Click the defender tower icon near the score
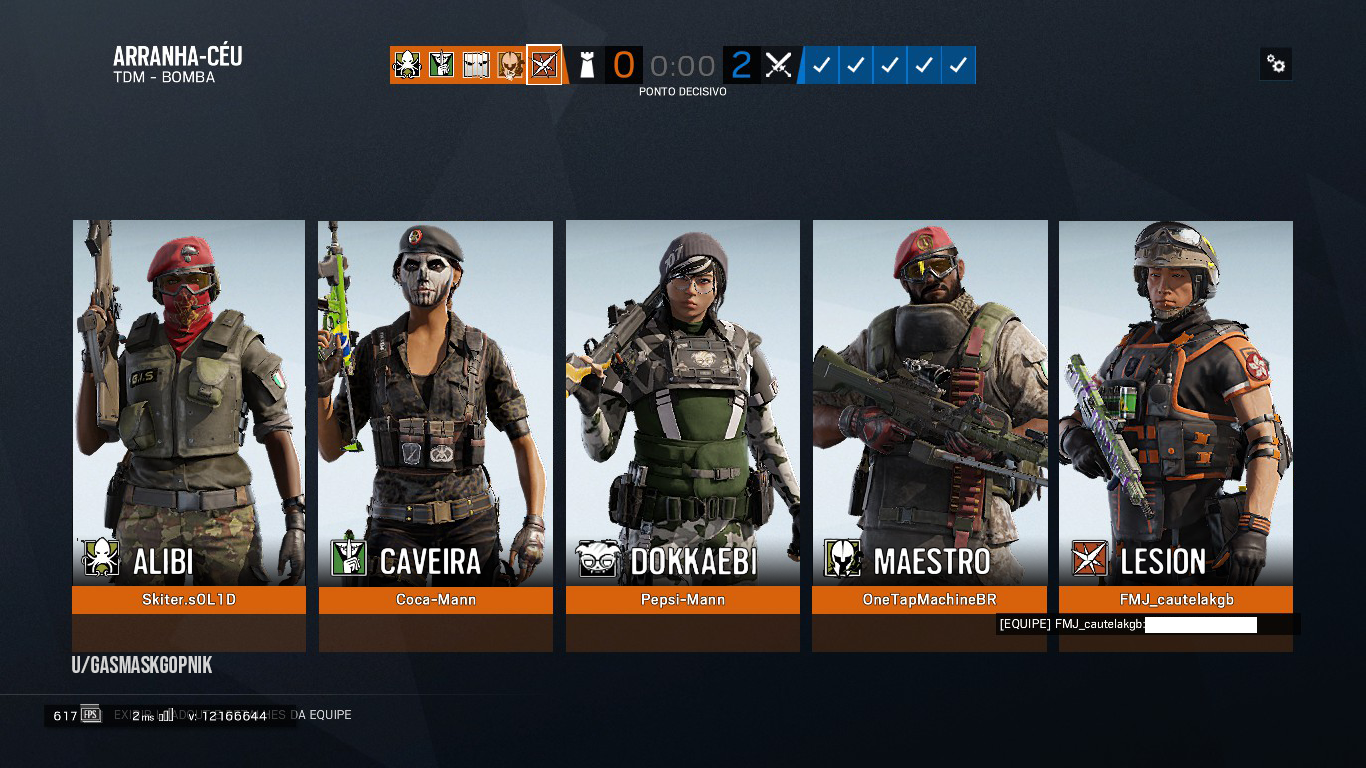Image resolution: width=1366 pixels, height=768 pixels. [x=587, y=64]
